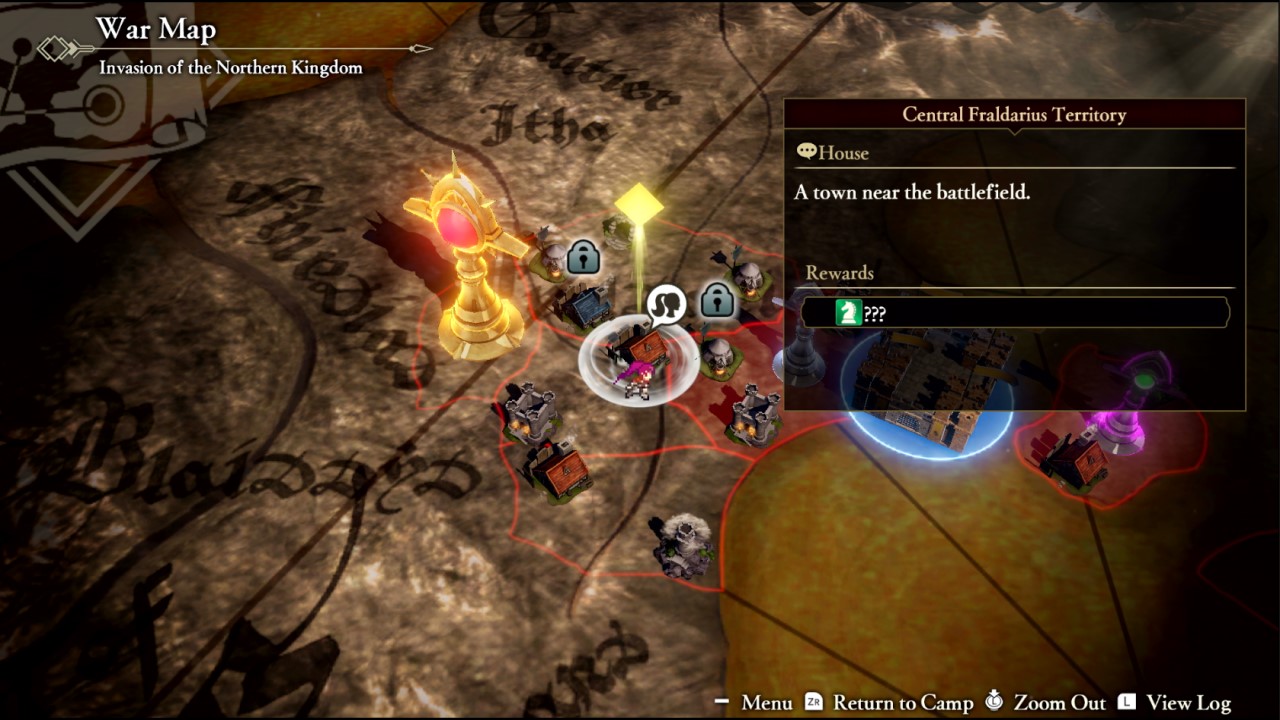
Task: Open the speech bubble conversation icon
Action: [666, 304]
